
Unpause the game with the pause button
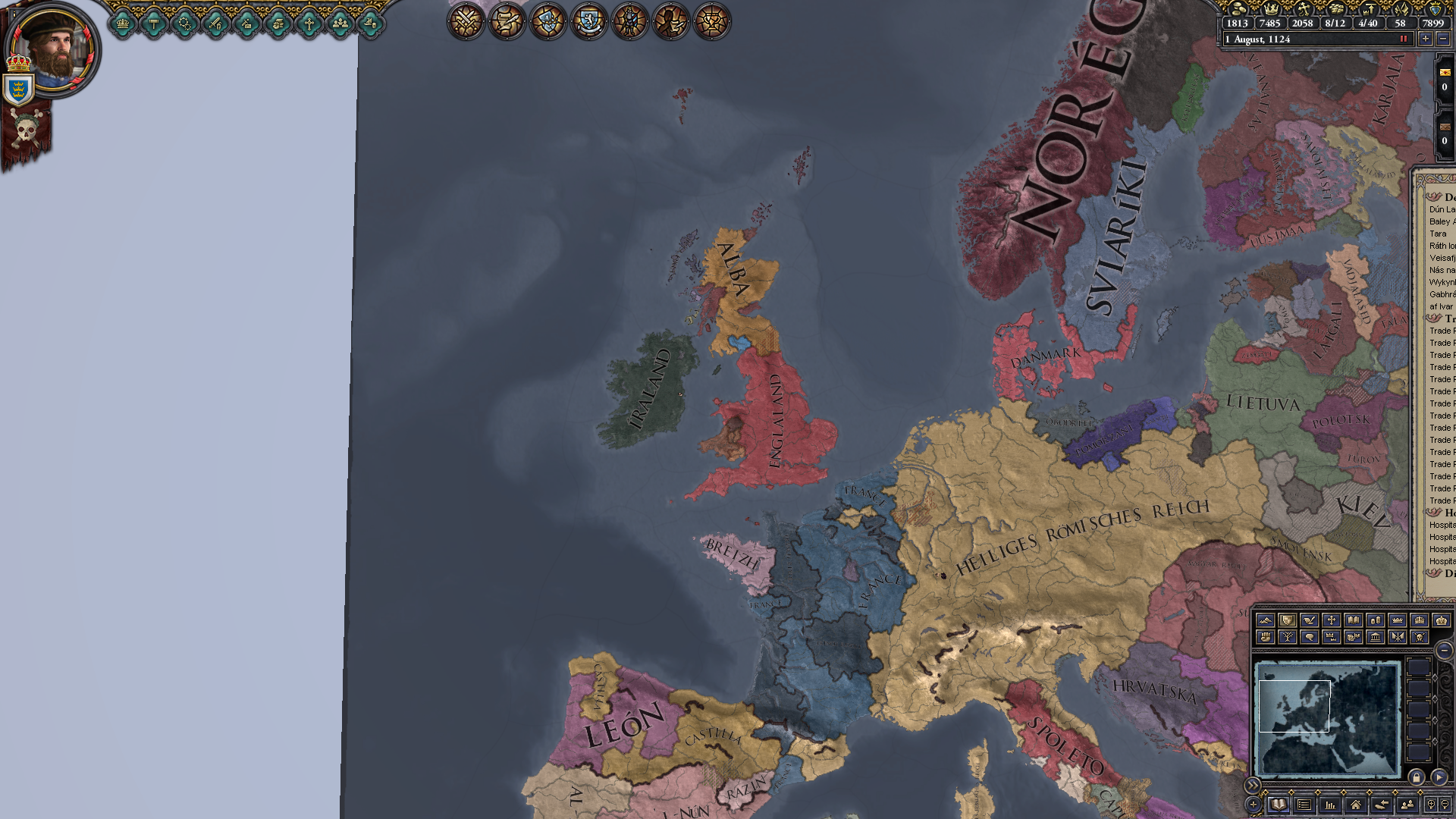[1404, 39]
